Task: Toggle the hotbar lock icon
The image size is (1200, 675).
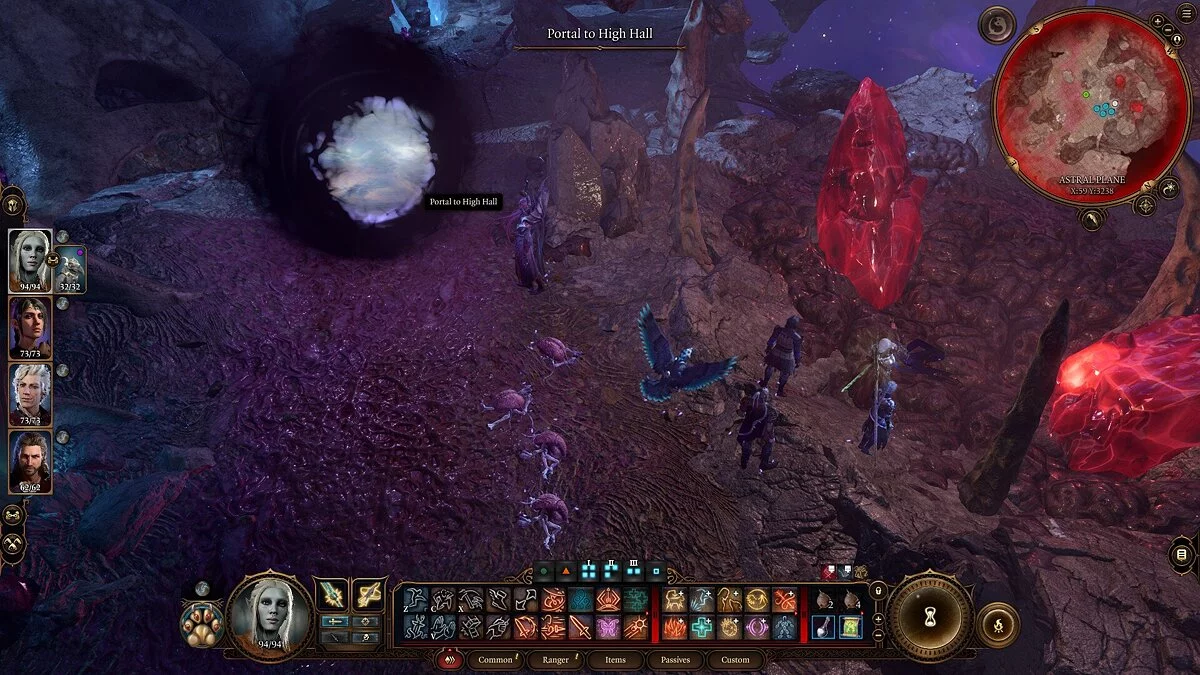Action: pyautogui.click(x=878, y=592)
